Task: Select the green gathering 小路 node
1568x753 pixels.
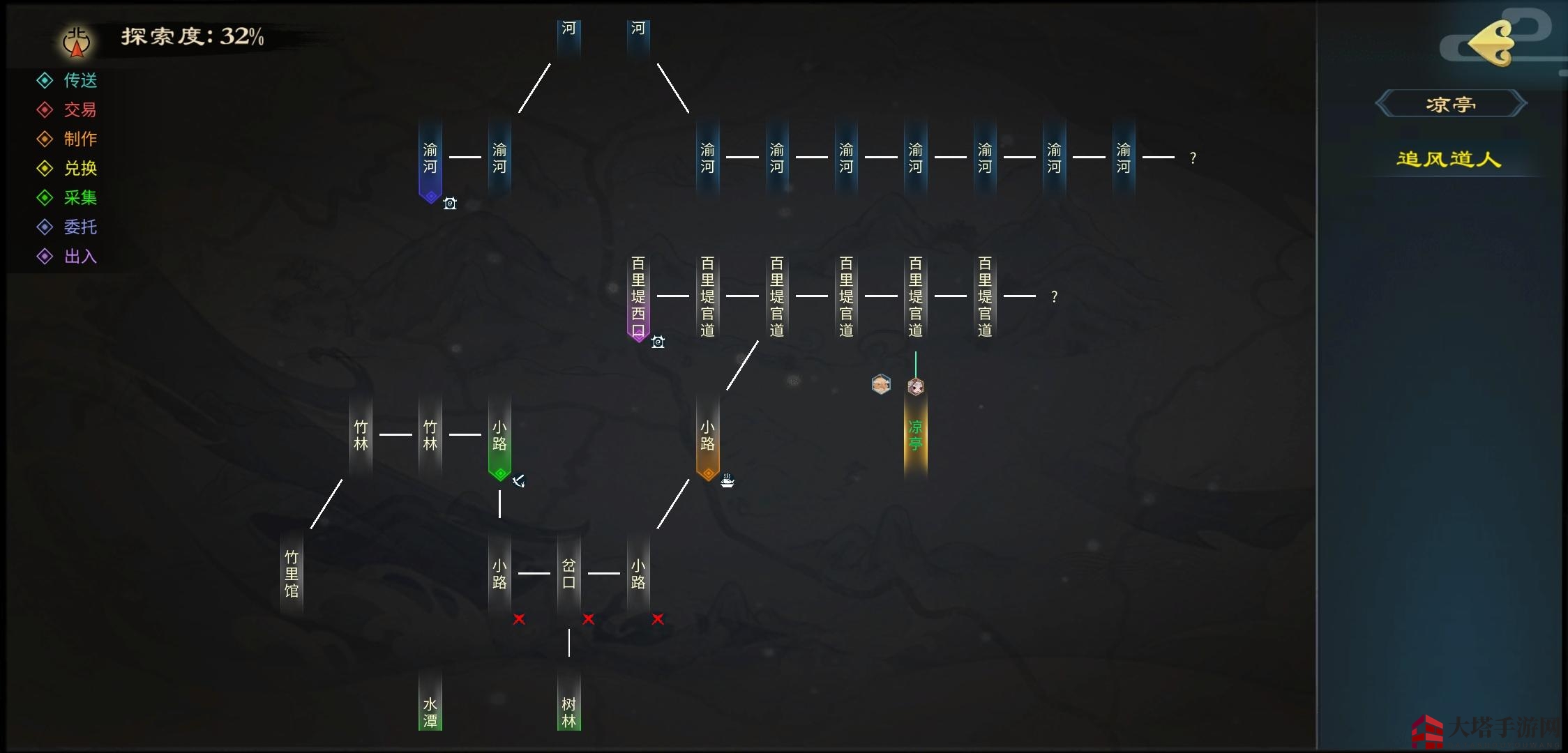Action: (x=499, y=437)
